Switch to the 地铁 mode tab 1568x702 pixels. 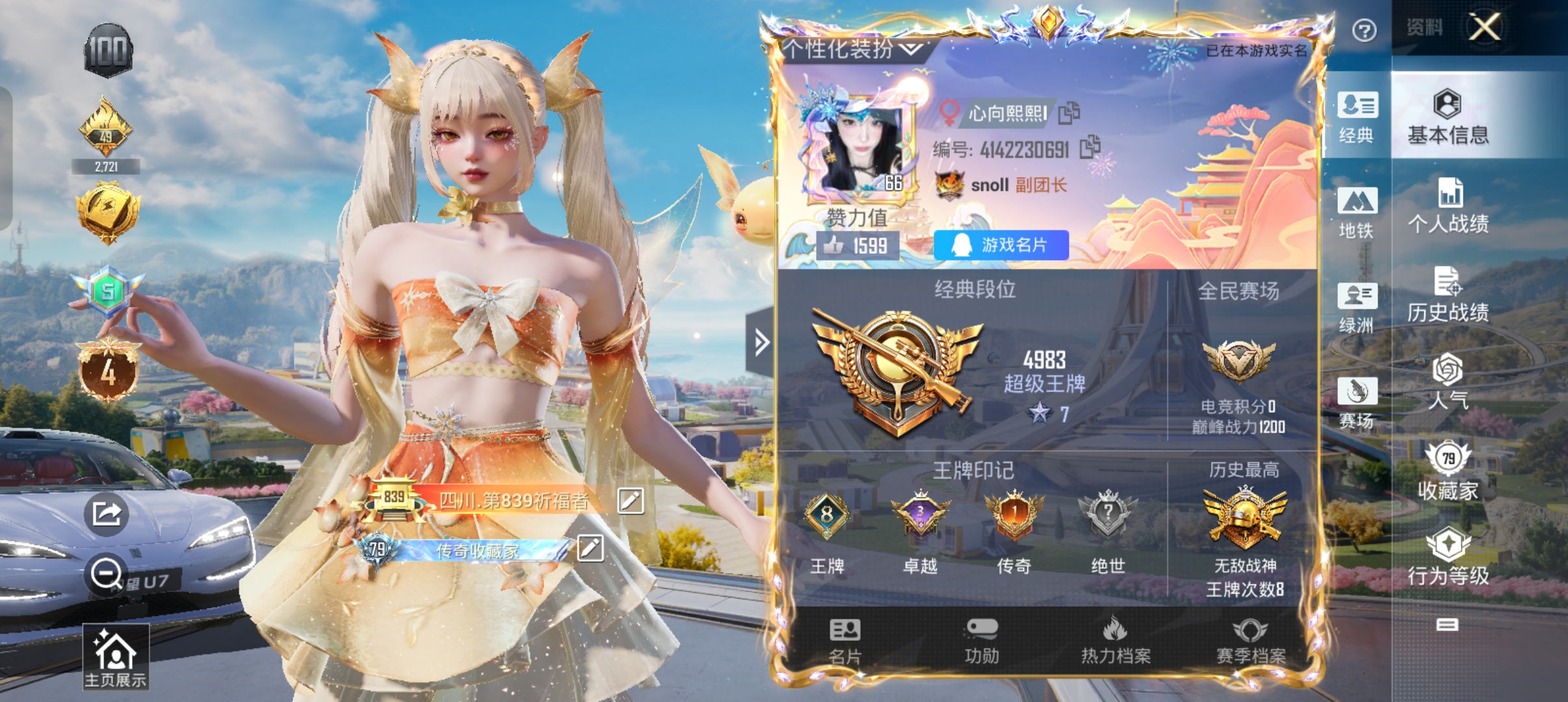click(x=1357, y=213)
